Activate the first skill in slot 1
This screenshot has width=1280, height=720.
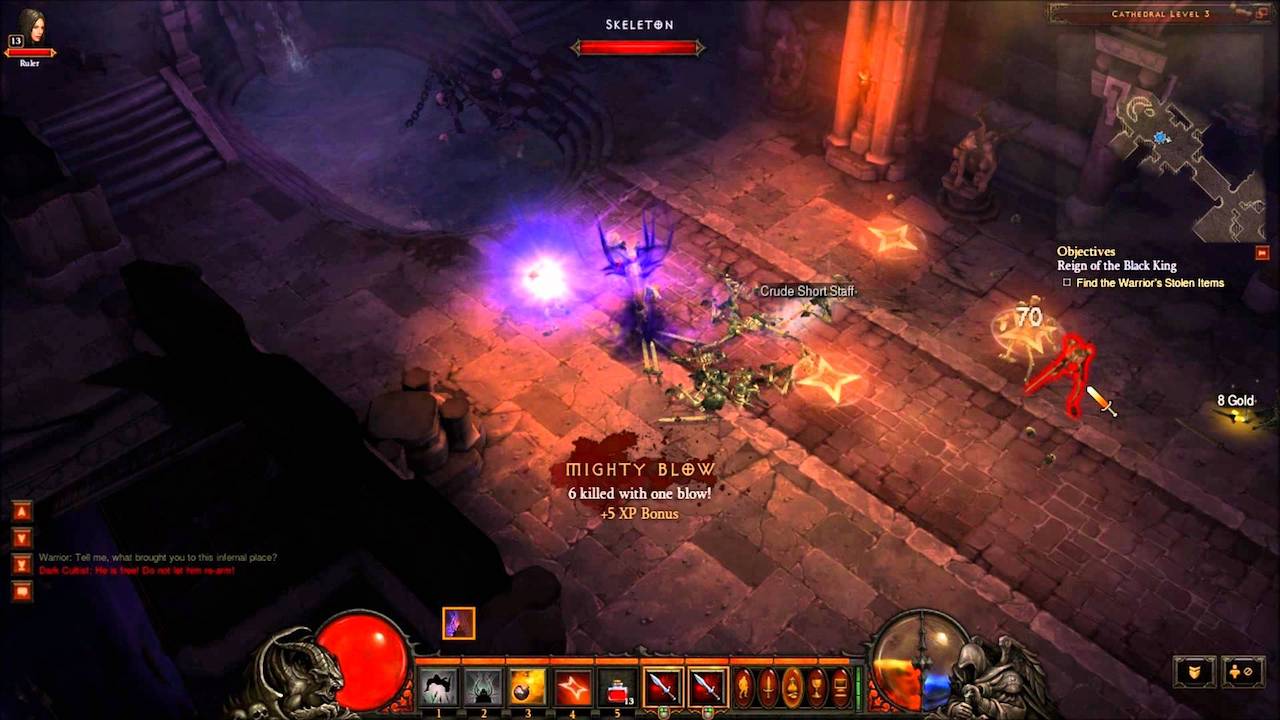(x=437, y=687)
